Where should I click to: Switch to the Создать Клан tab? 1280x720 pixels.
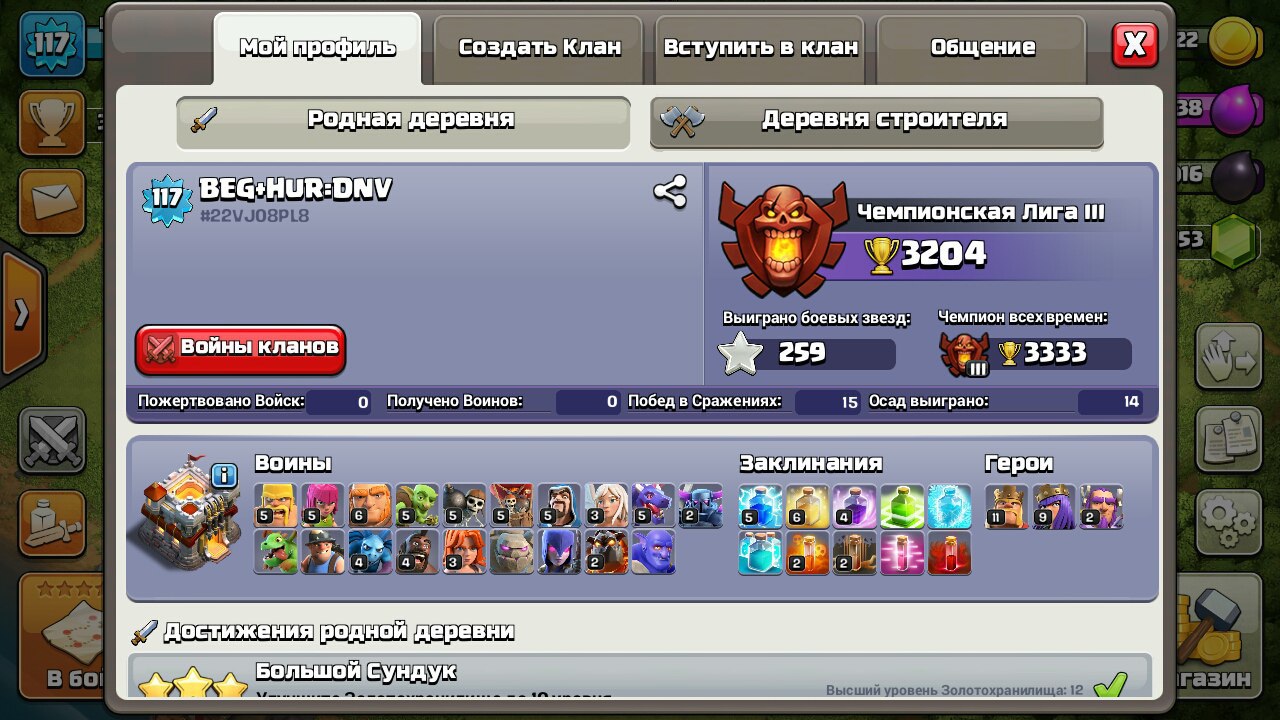539,47
